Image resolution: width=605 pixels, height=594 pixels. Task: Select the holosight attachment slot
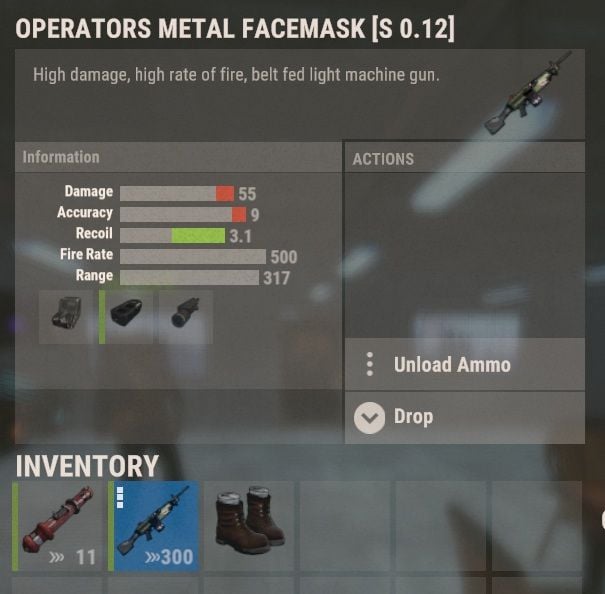click(x=66, y=317)
